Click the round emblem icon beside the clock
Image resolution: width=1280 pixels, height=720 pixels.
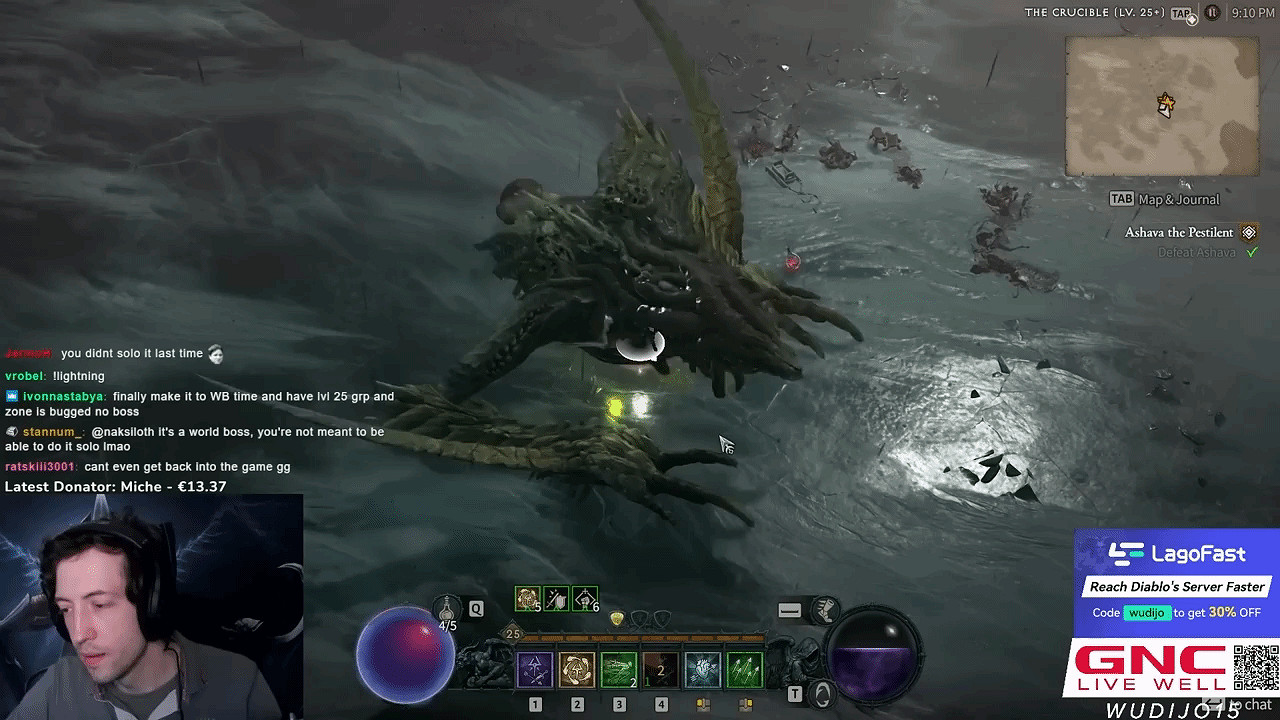(x=1212, y=13)
